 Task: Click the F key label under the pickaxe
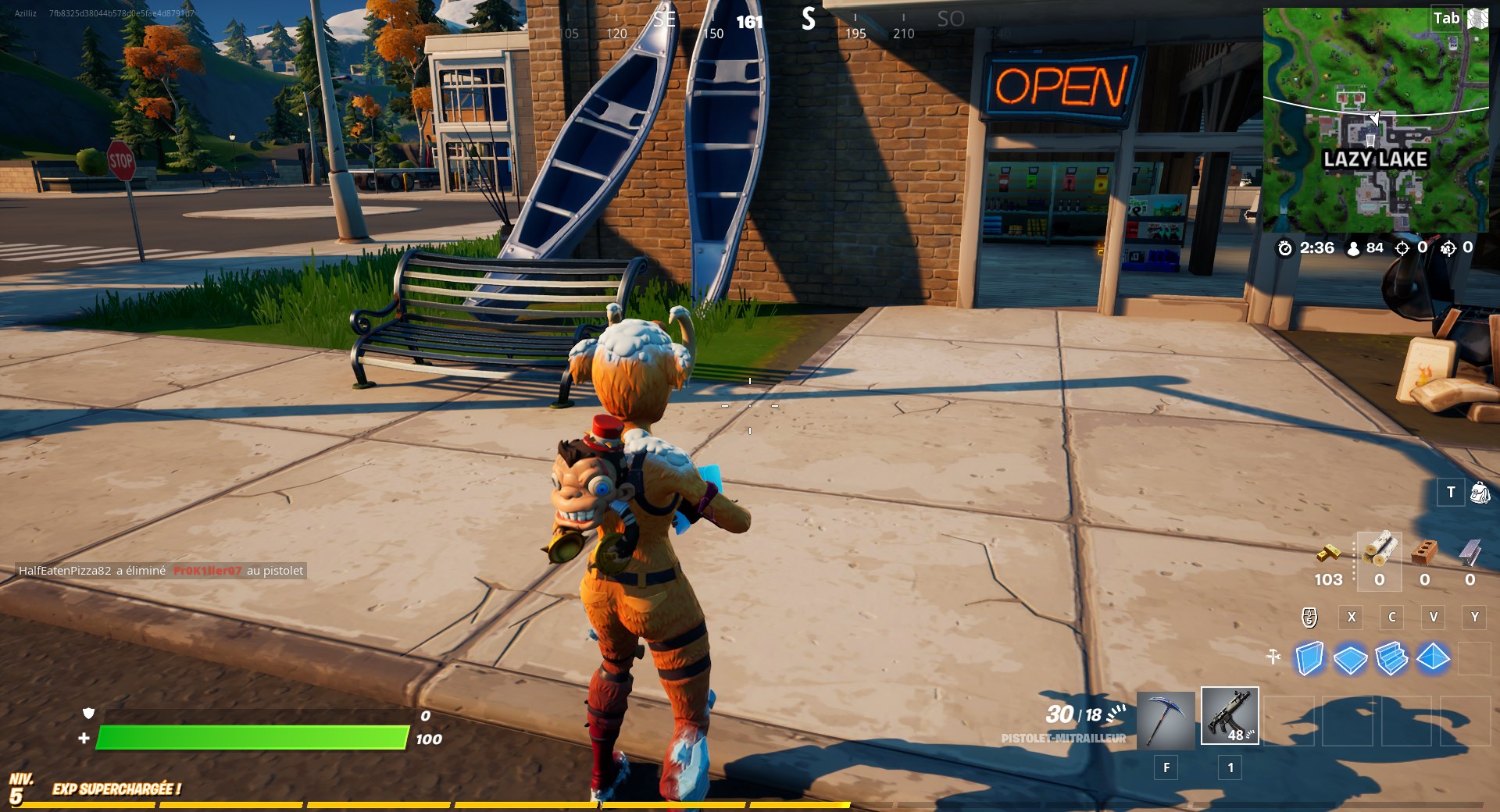click(1166, 768)
